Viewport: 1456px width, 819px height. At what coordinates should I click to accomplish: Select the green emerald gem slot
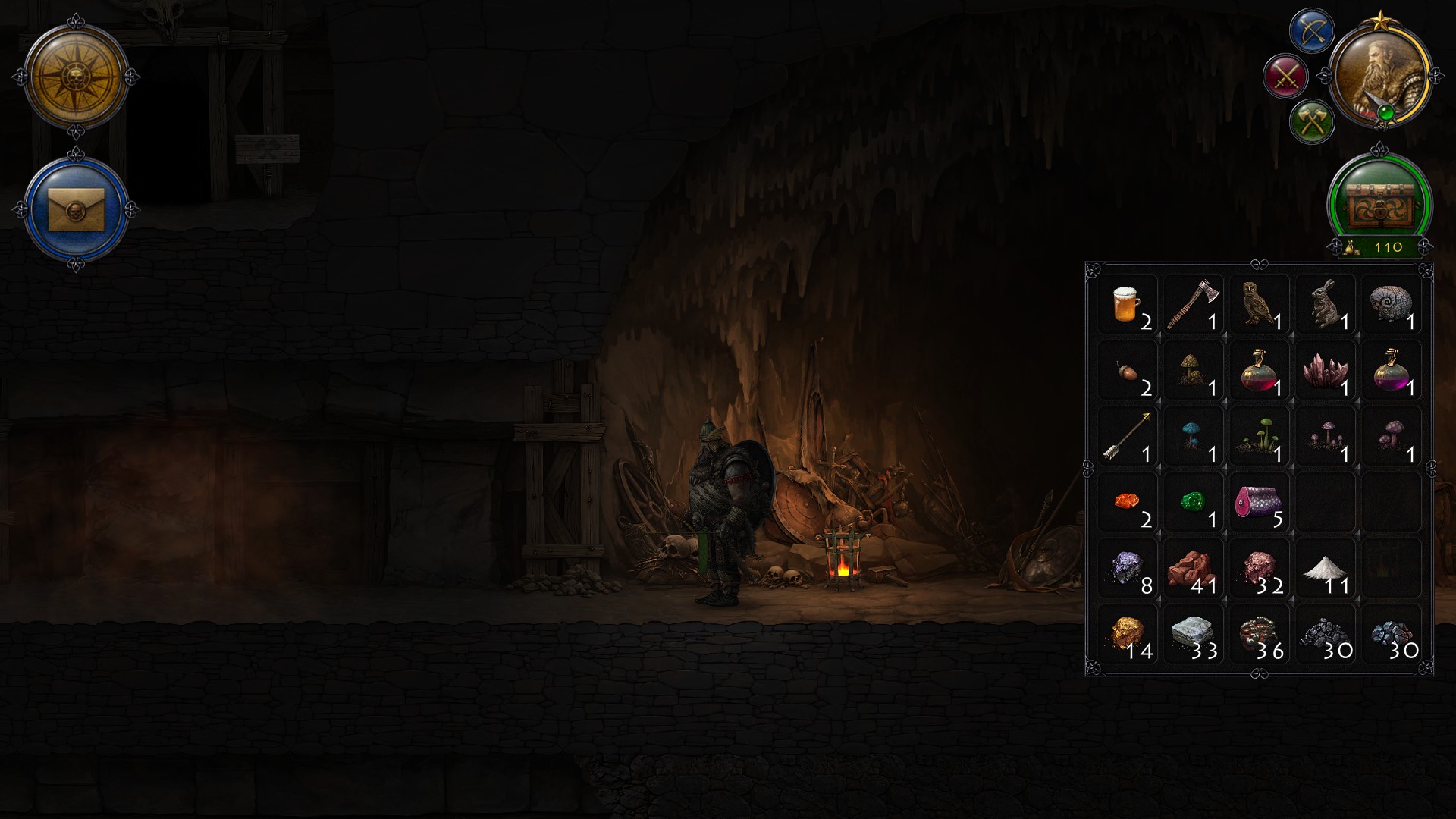pyautogui.click(x=1194, y=503)
